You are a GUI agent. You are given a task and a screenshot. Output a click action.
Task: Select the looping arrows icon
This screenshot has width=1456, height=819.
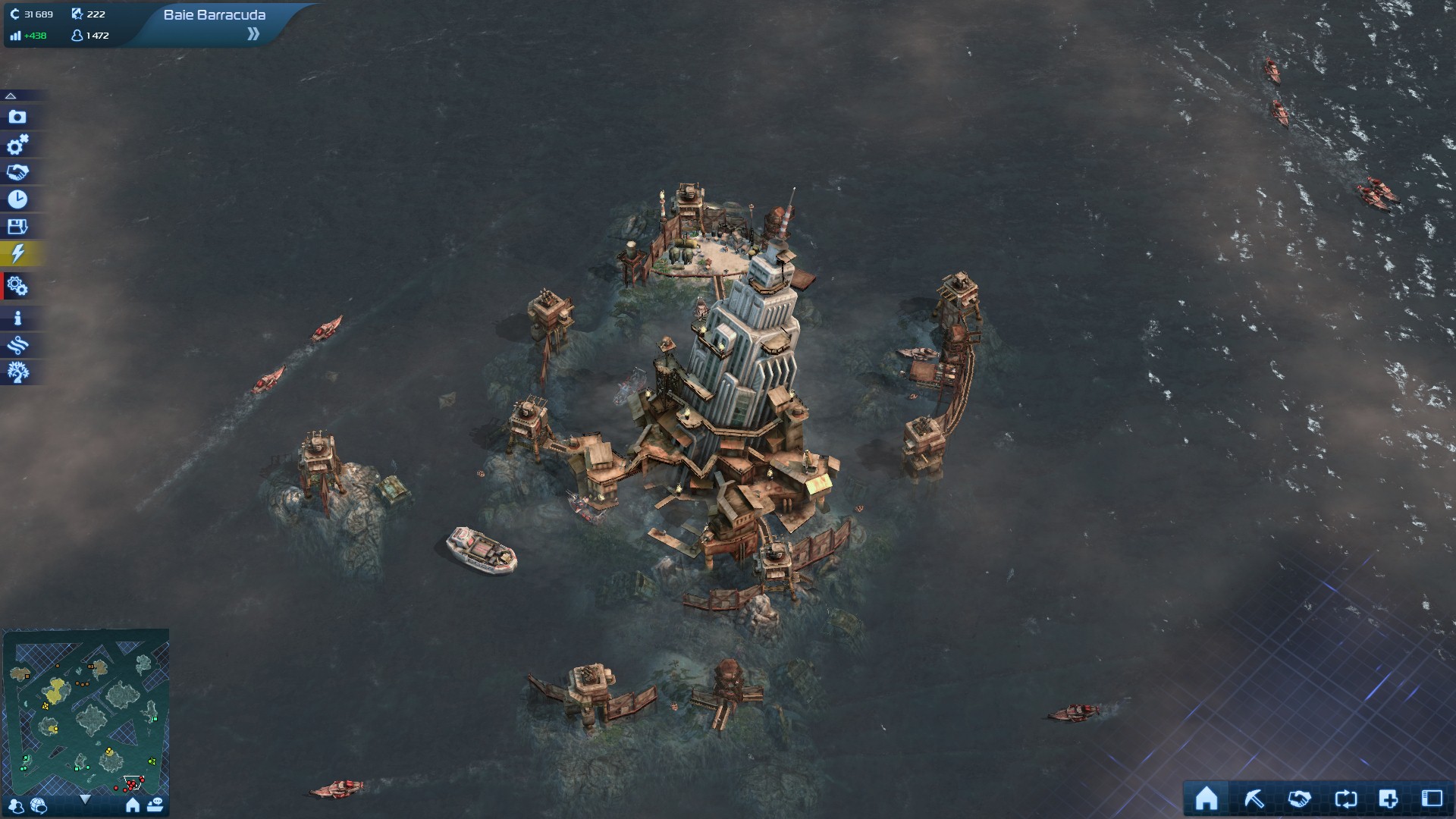pos(1345,799)
